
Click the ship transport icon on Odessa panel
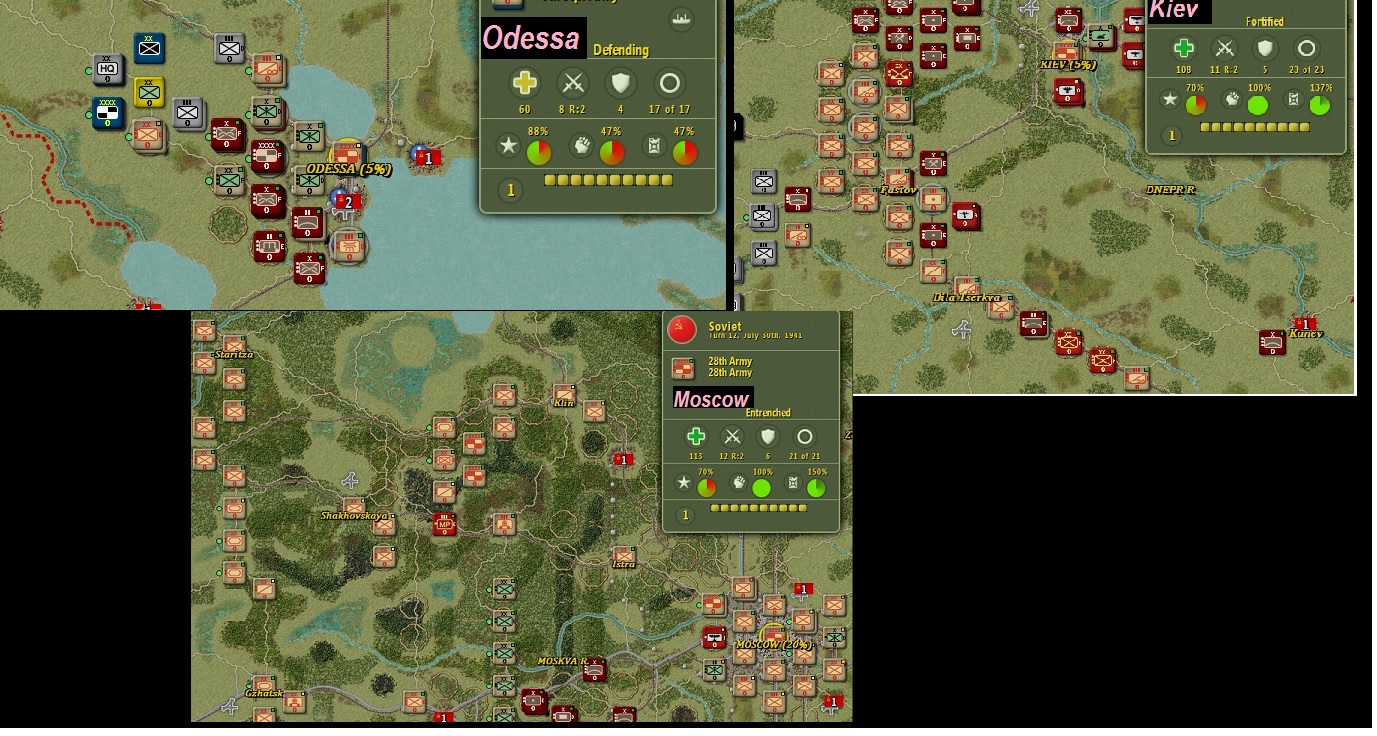tap(682, 18)
